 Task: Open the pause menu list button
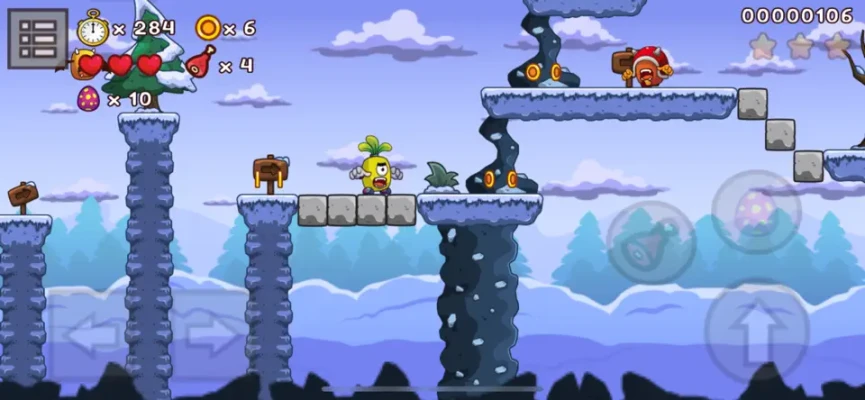38,39
